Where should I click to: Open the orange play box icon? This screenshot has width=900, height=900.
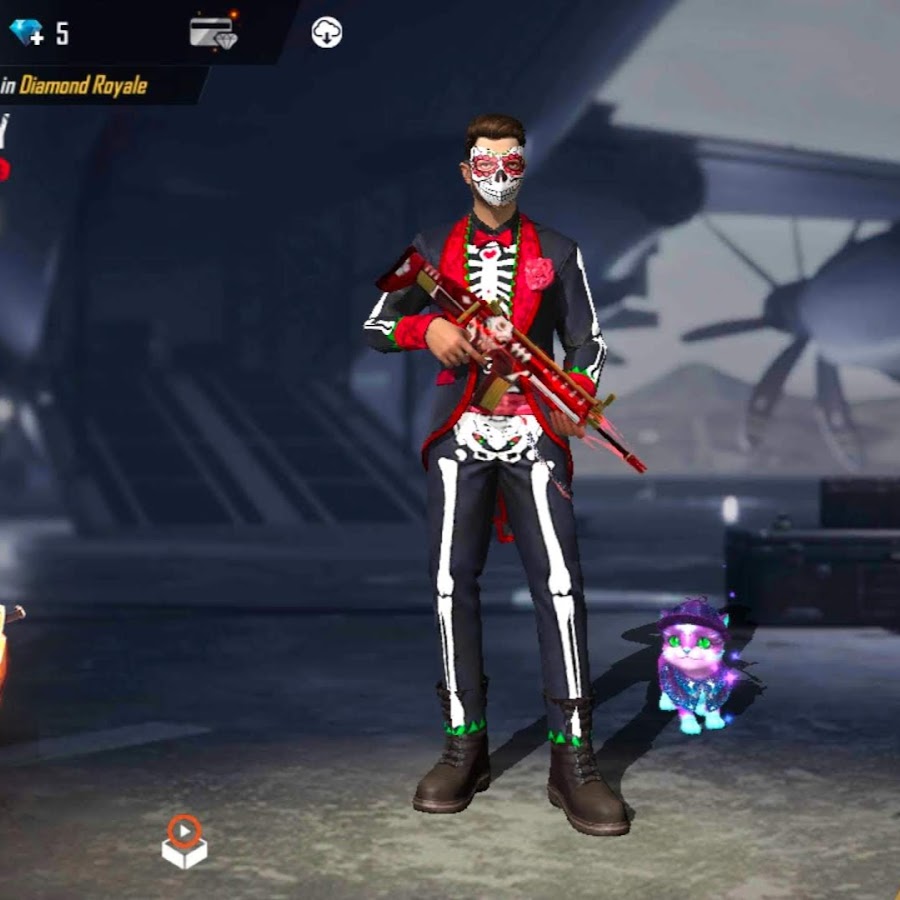pyautogui.click(x=184, y=841)
